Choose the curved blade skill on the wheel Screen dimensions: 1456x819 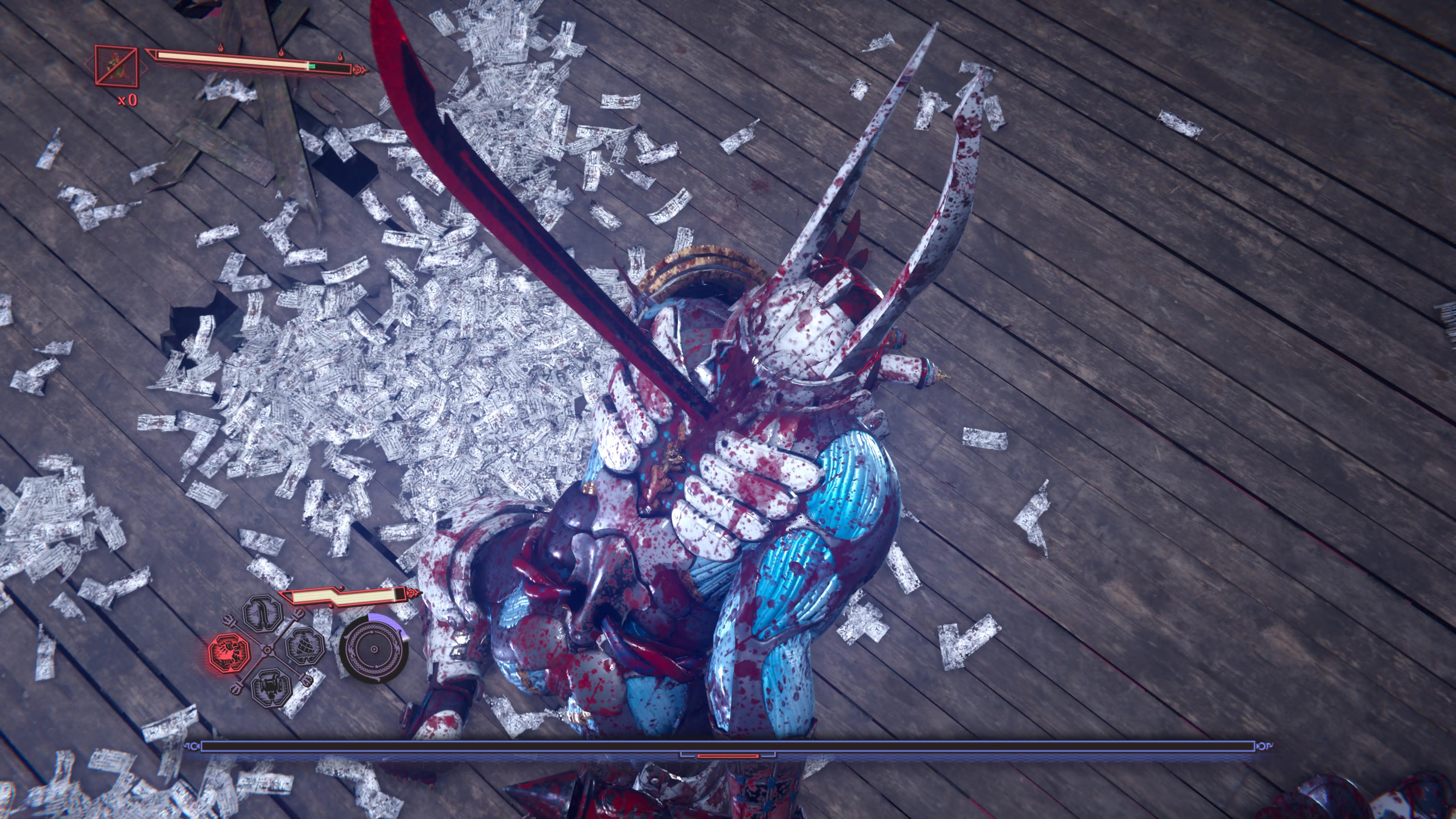[x=263, y=613]
